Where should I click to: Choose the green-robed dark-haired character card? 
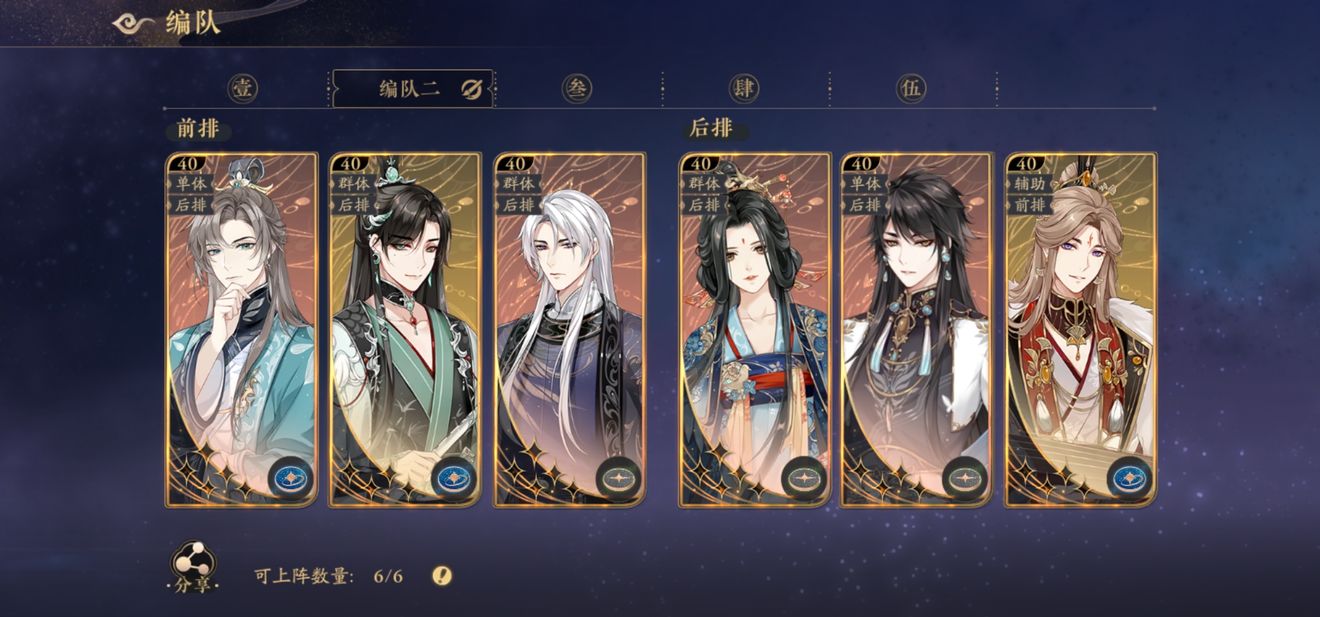(405, 329)
